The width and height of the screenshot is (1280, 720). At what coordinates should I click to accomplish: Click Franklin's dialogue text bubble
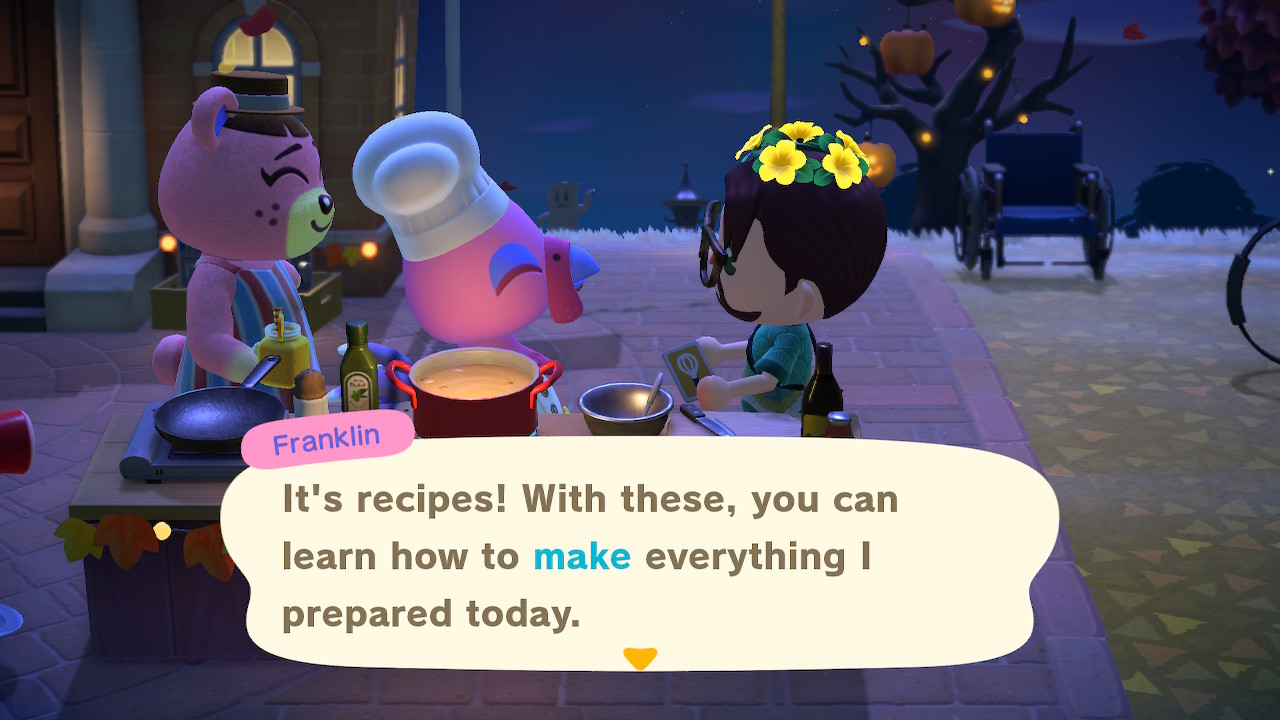point(640,555)
